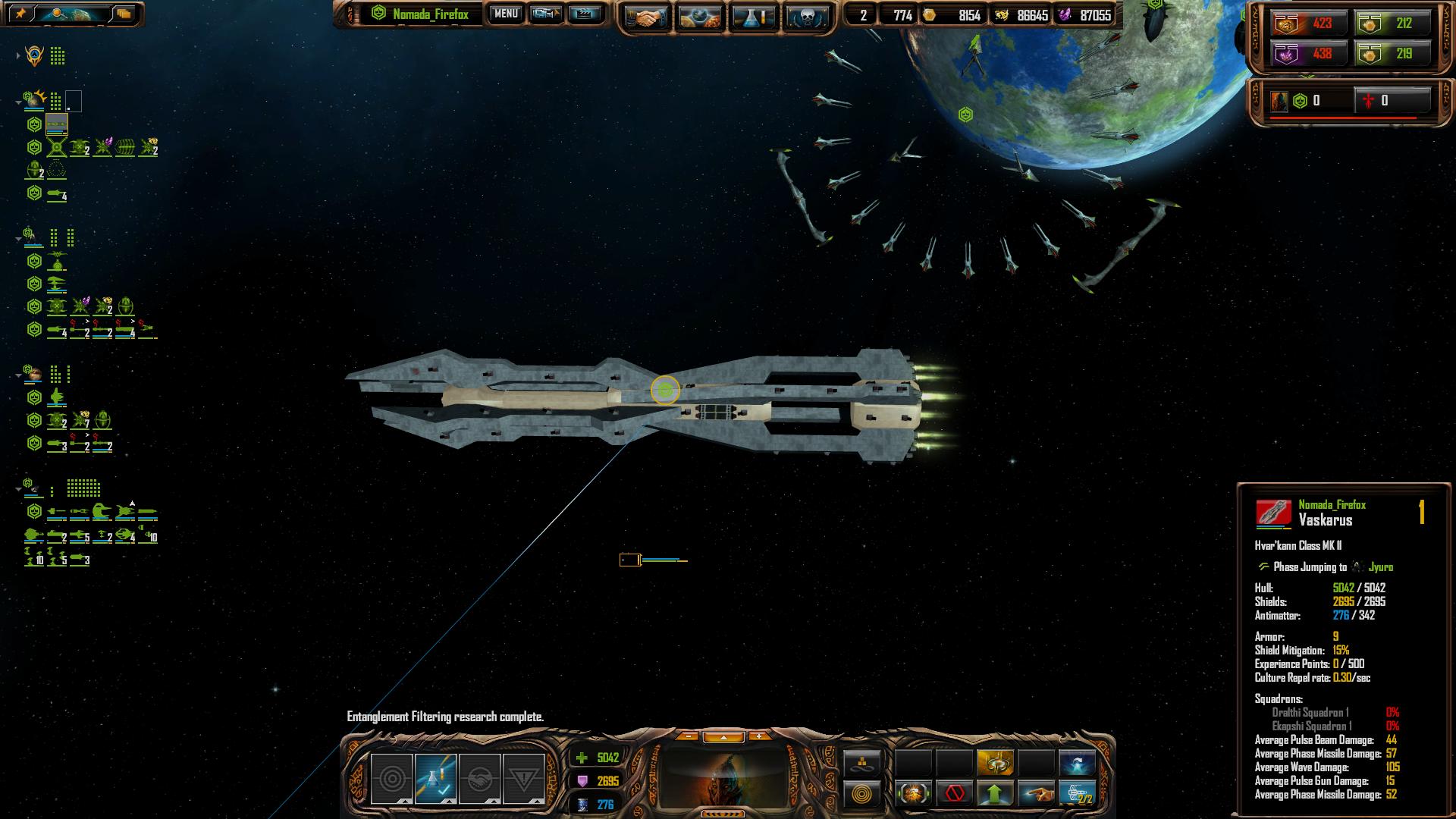Click the red stop order button
The height and width of the screenshot is (819, 1456).
955,794
